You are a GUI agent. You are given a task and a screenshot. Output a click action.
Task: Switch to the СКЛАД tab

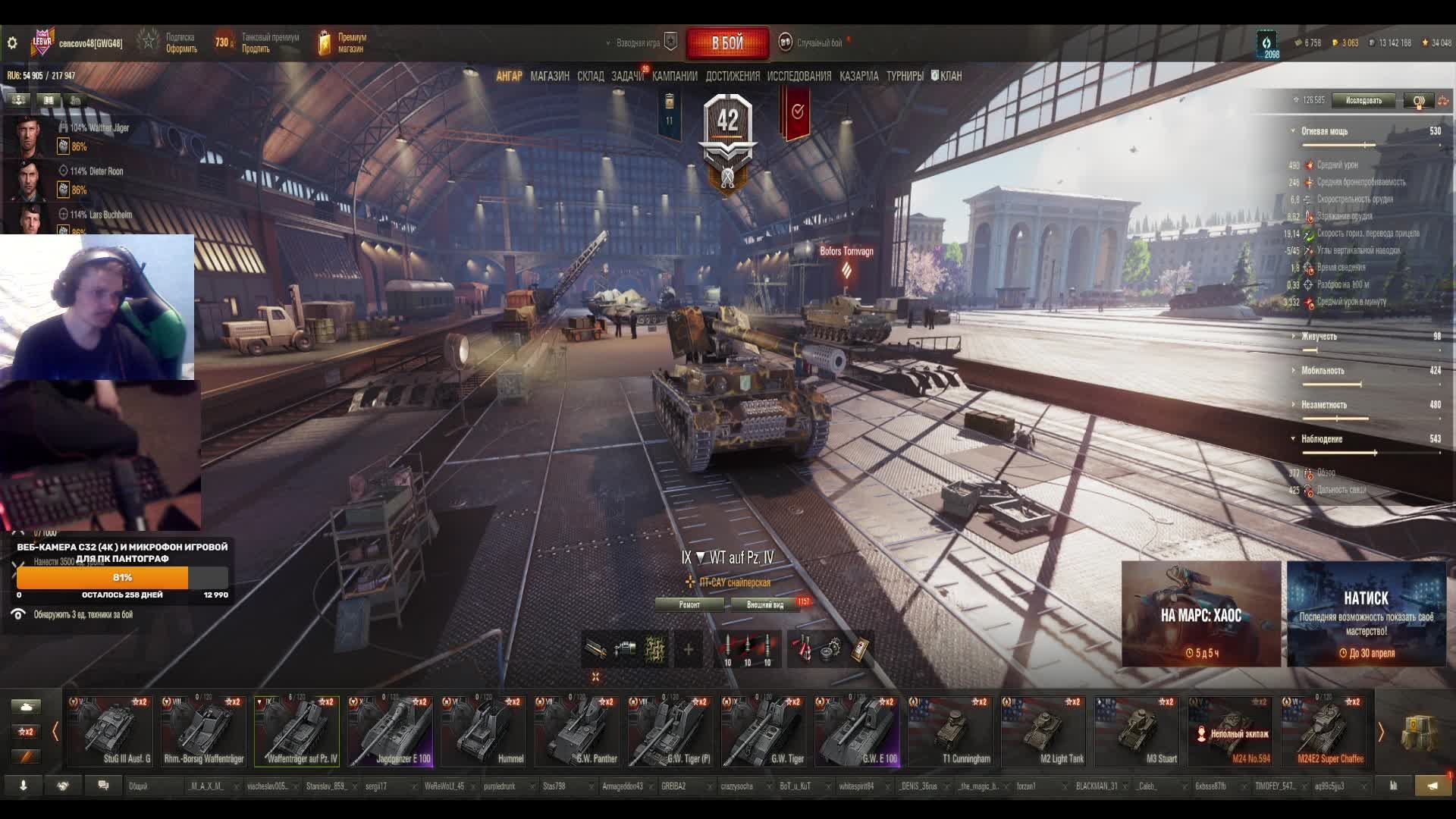point(590,76)
